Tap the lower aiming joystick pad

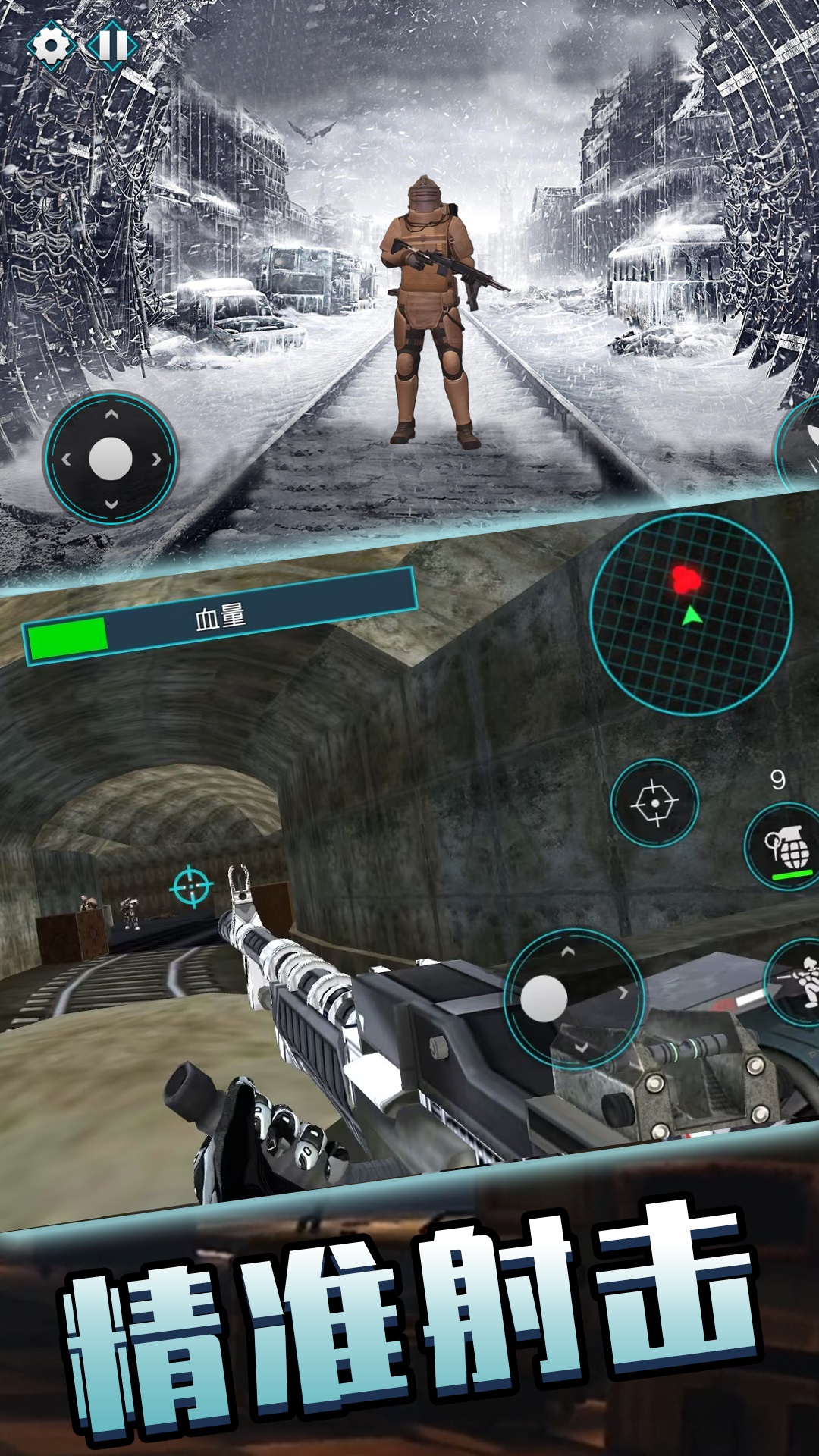pyautogui.click(x=574, y=998)
